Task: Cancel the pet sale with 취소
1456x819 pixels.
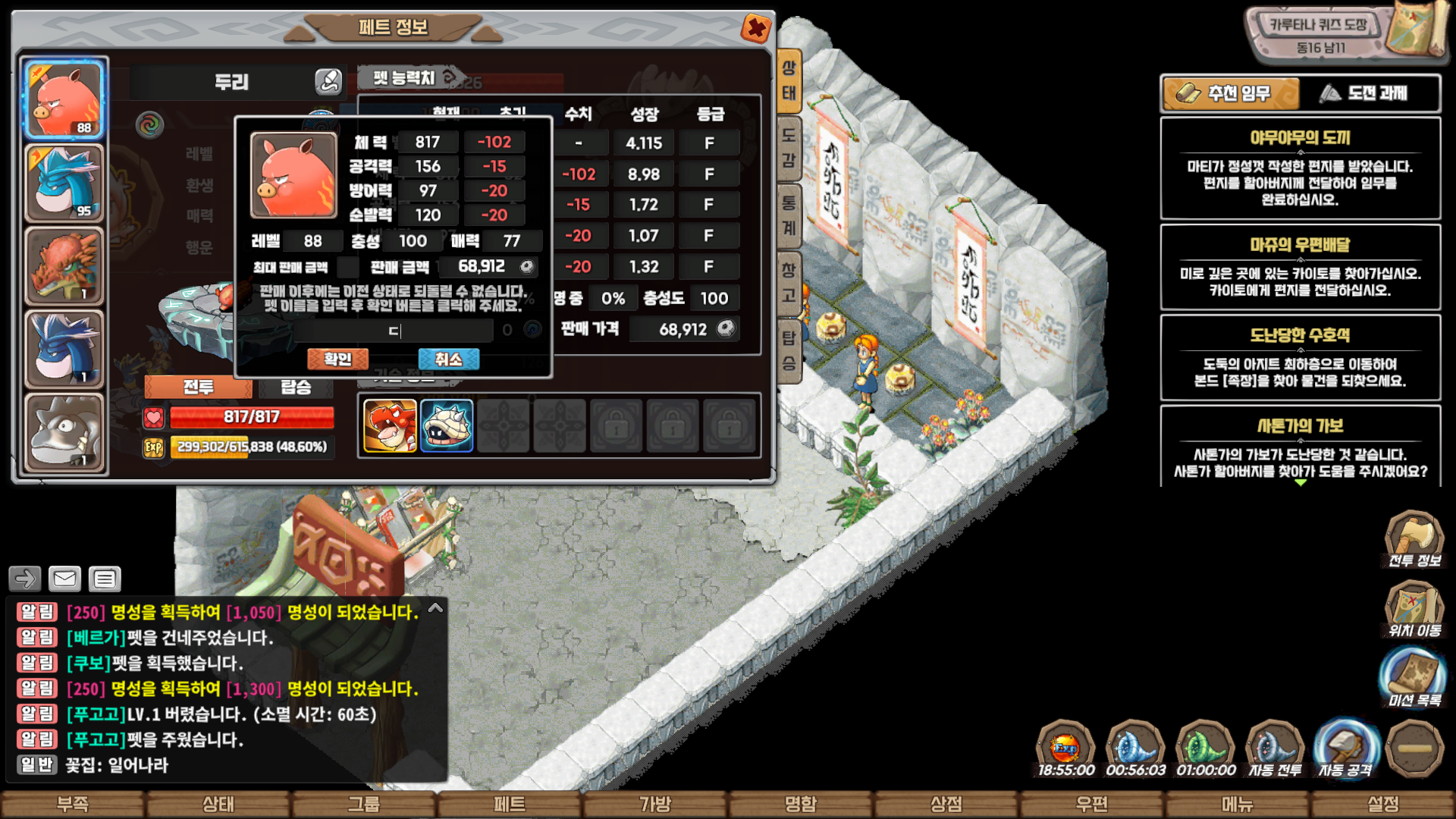Action: point(448,359)
